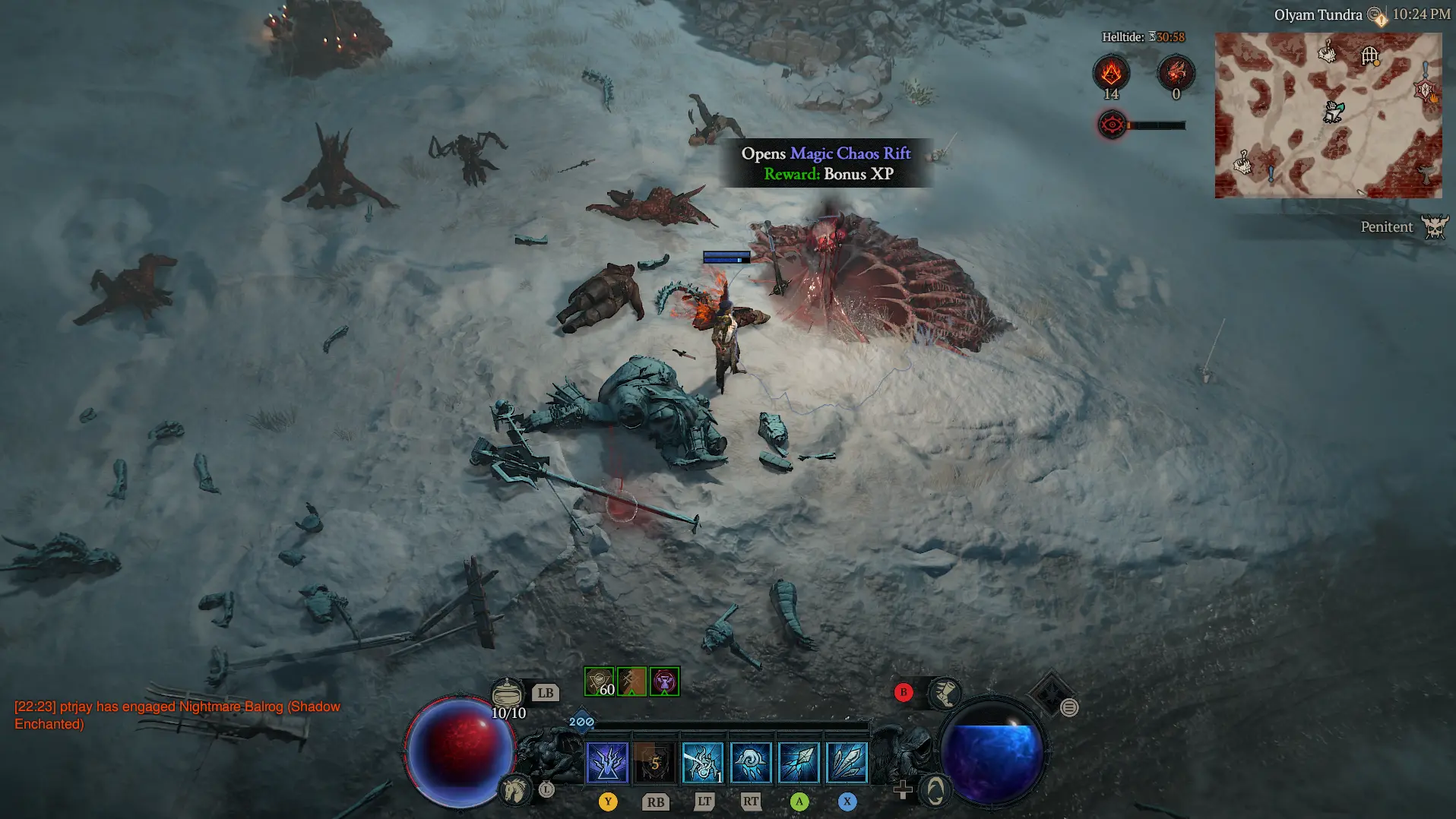The width and height of the screenshot is (1456, 819).
Task: Open the town portal swirl icon
Action: [935, 791]
